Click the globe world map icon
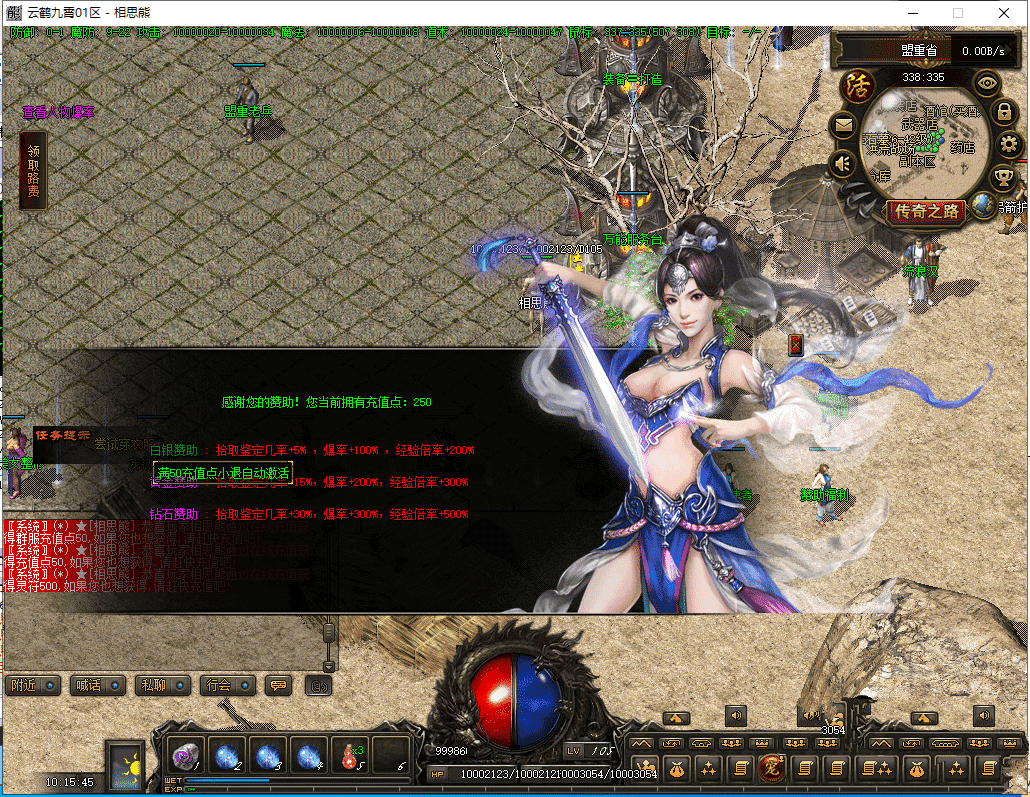The image size is (1030, 797). pos(984,205)
